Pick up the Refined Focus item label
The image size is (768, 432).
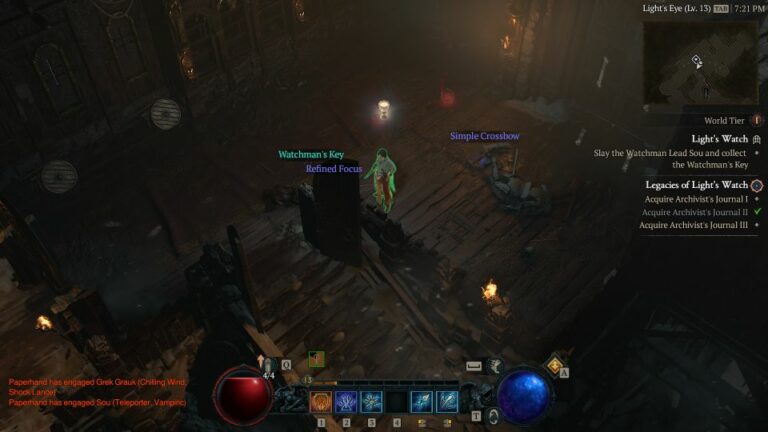pos(334,169)
